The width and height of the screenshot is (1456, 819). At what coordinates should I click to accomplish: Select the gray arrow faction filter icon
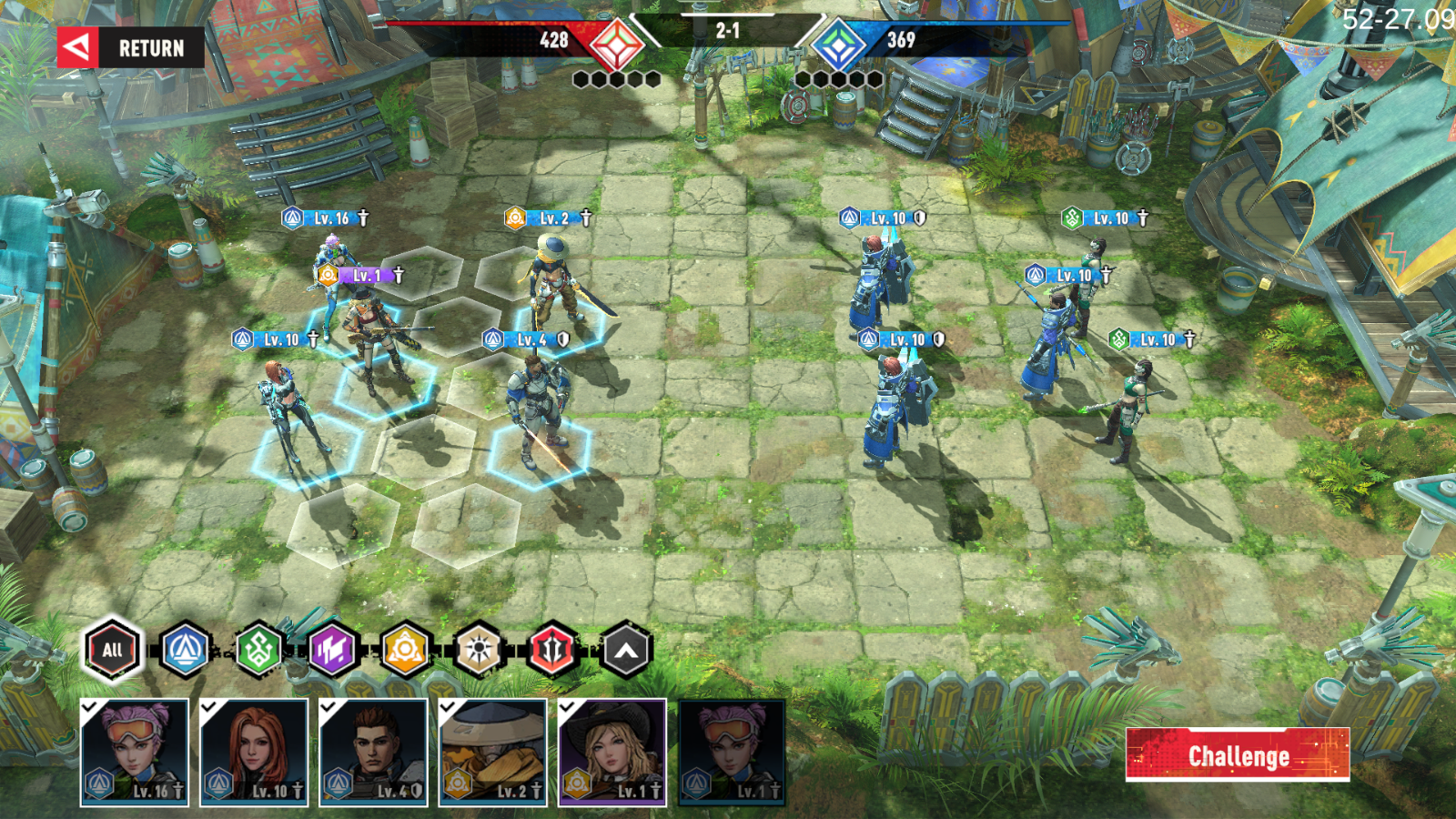625,649
